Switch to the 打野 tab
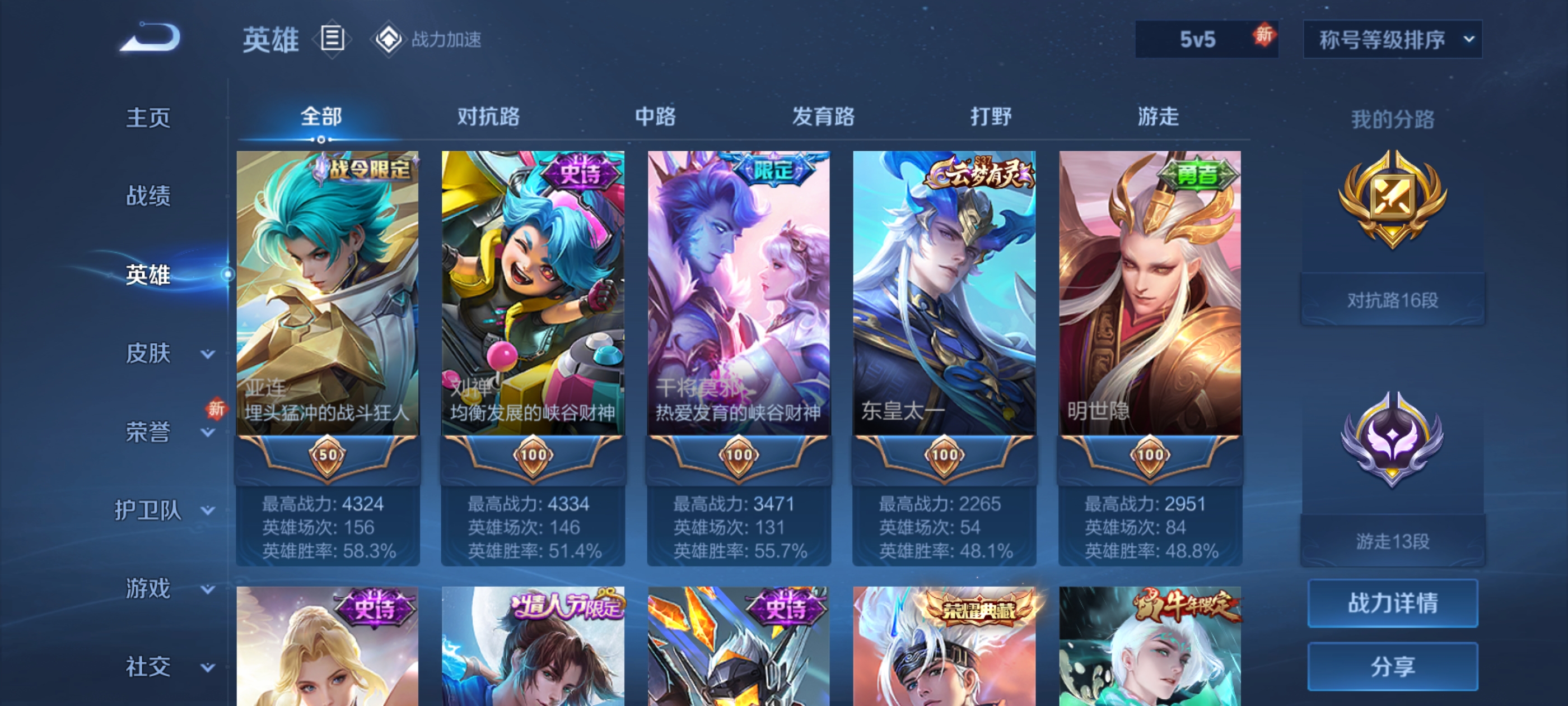 [x=990, y=116]
